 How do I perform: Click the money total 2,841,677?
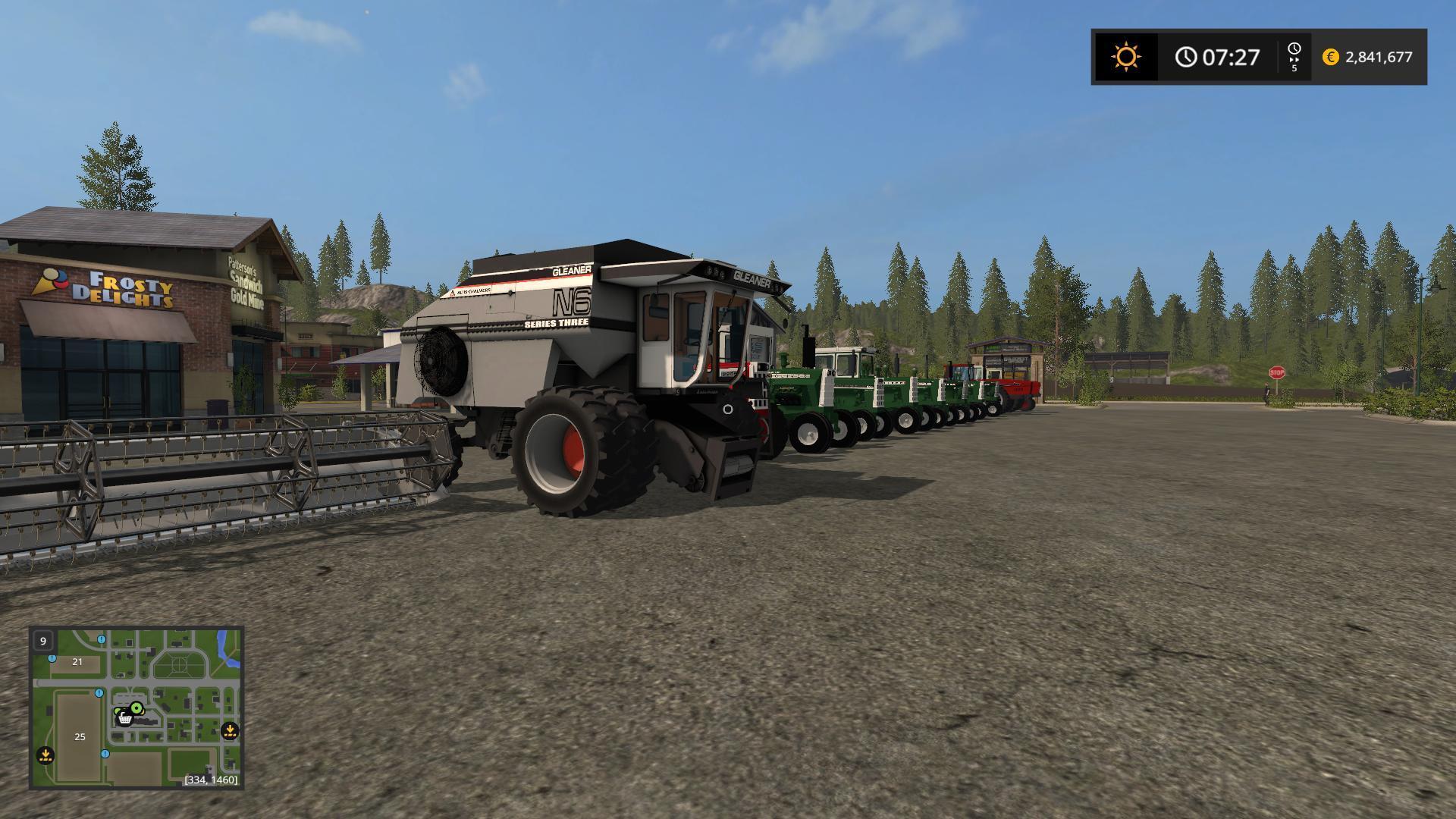coord(1379,56)
